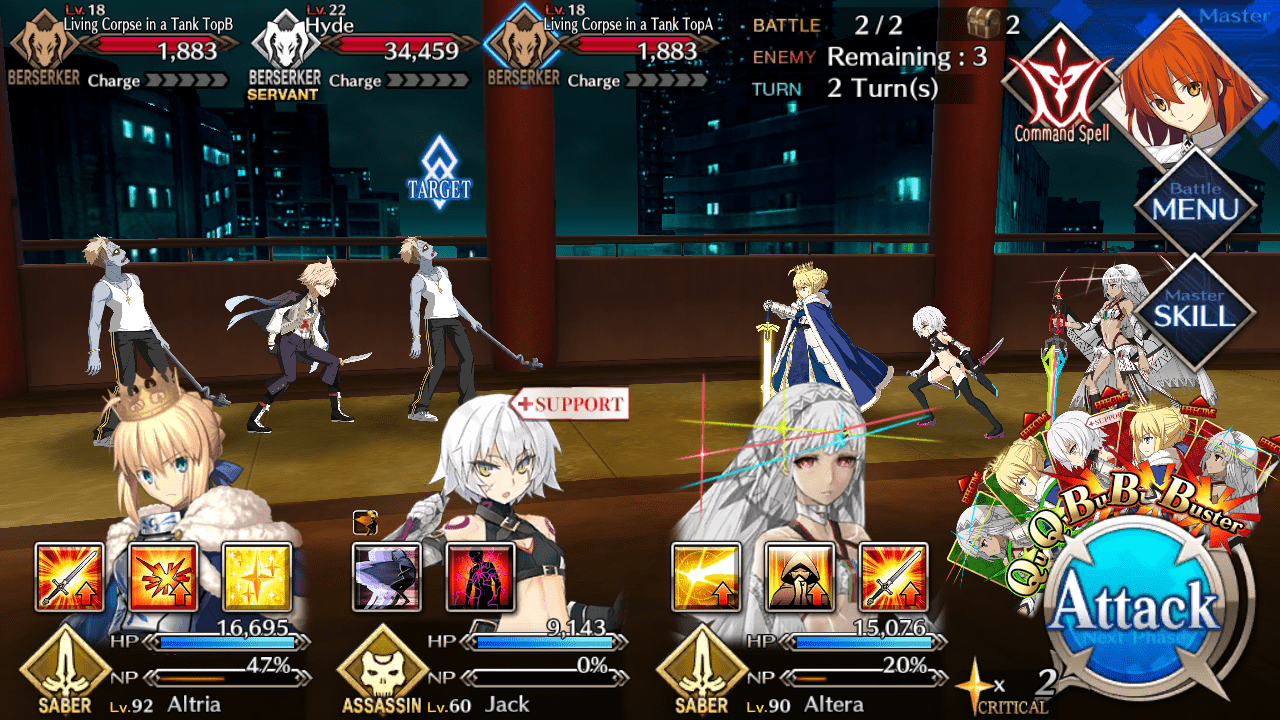Screen dimensions: 1280x720
Task: Use Altera's sword attack-up skill
Action: [x=894, y=577]
